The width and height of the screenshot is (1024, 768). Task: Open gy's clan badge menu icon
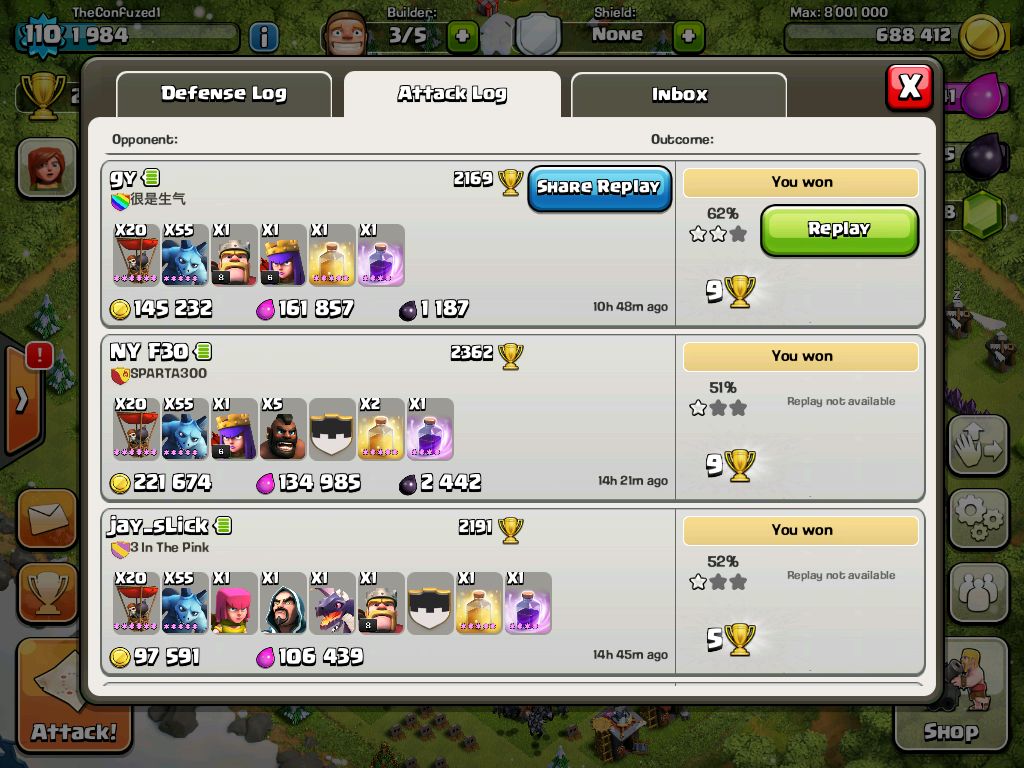point(120,200)
